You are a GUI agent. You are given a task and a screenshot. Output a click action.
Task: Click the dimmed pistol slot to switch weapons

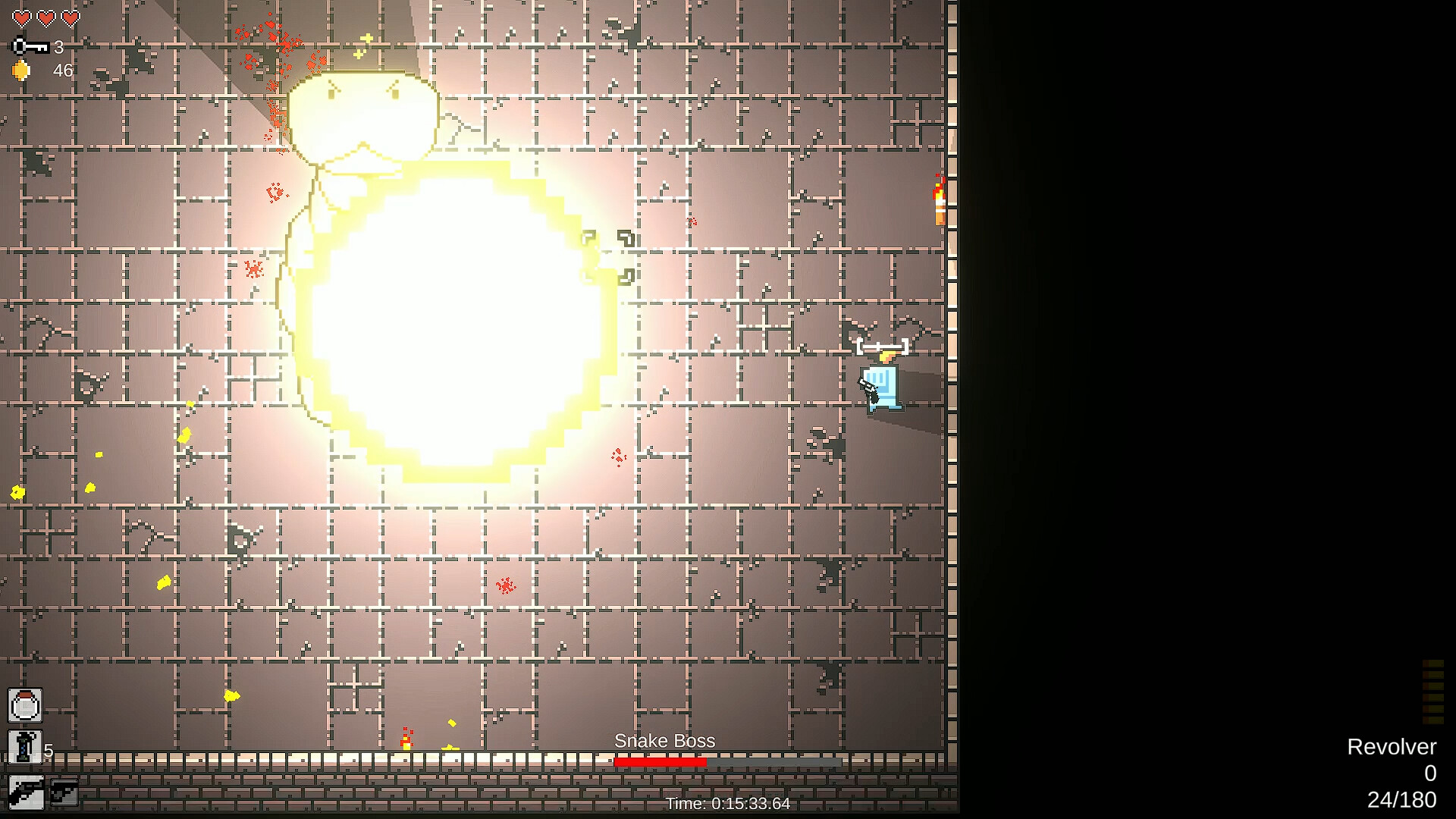[64, 793]
